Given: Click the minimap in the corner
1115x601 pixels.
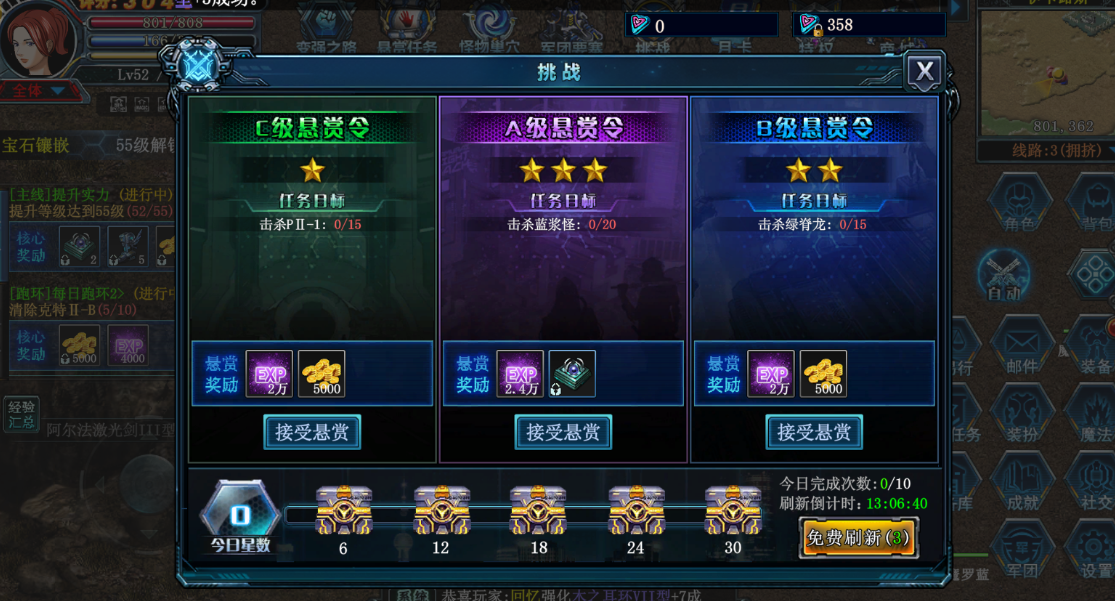Looking at the screenshot, I should (1045, 70).
